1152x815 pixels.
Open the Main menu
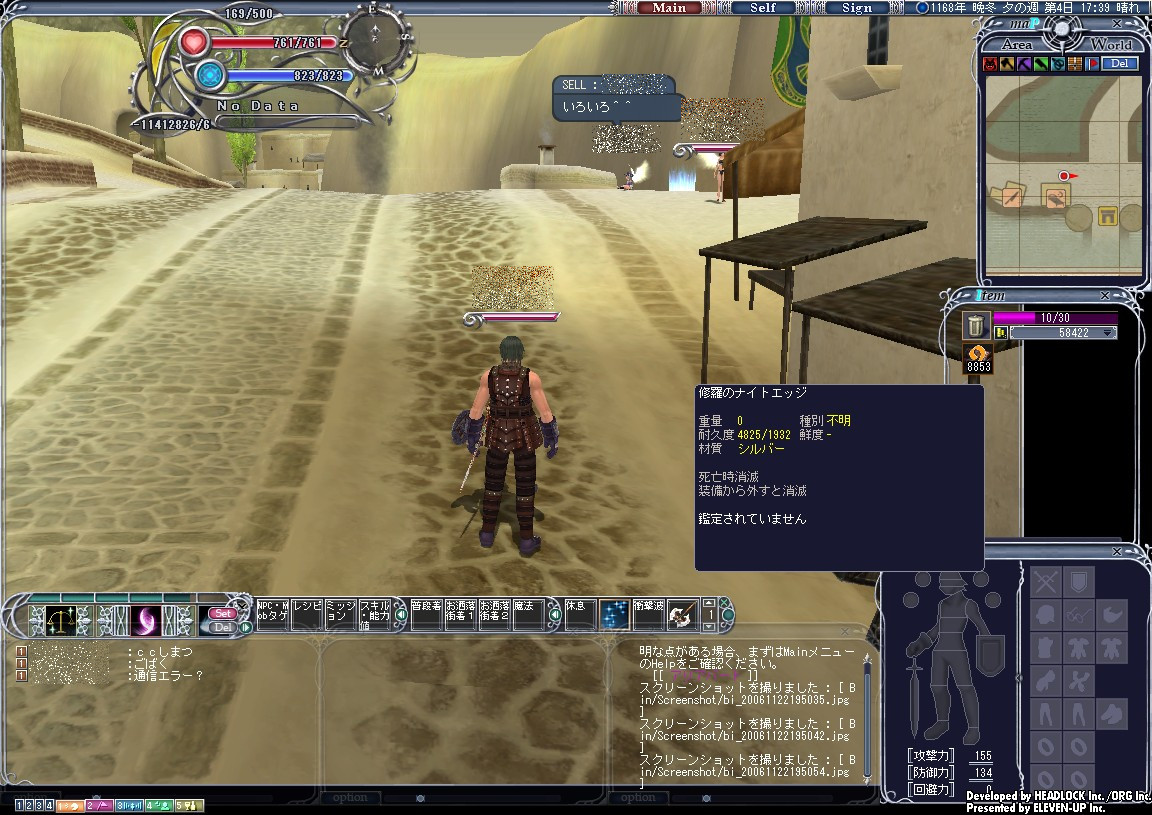tap(669, 8)
